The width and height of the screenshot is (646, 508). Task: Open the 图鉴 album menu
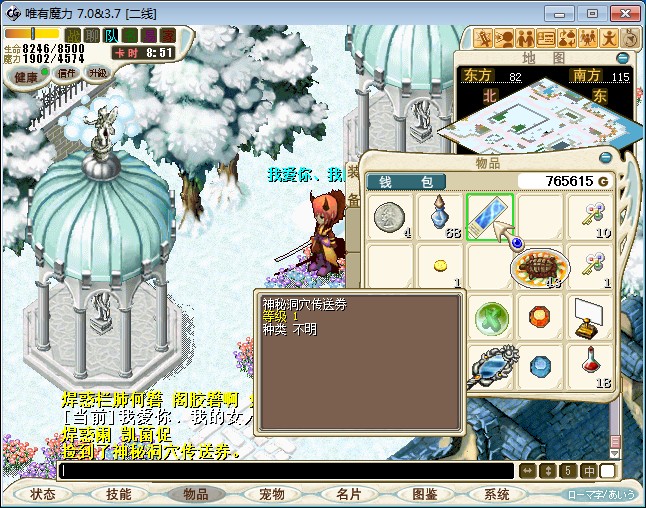pos(424,494)
